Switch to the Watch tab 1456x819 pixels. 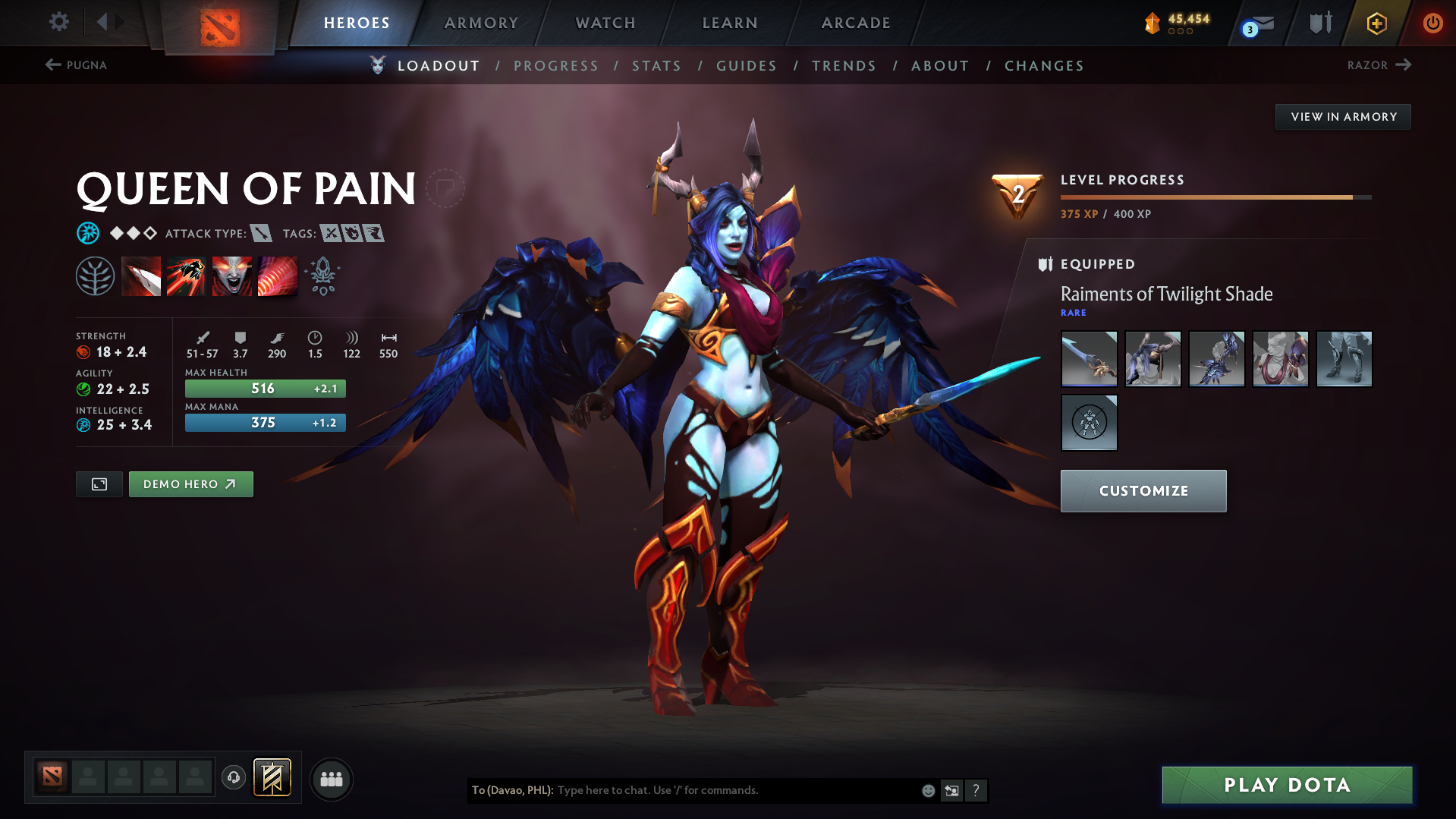click(605, 23)
